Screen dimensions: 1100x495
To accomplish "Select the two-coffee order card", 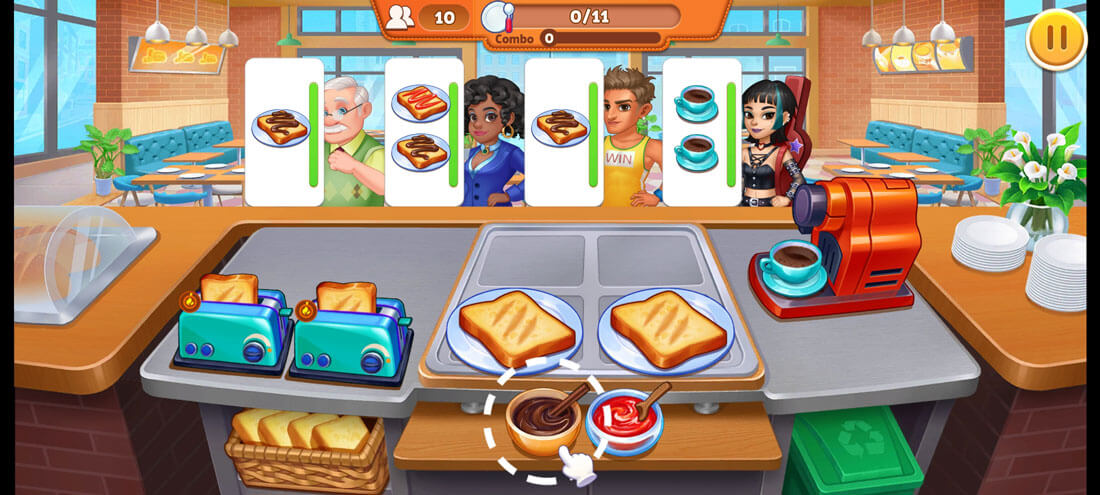I will click(702, 131).
